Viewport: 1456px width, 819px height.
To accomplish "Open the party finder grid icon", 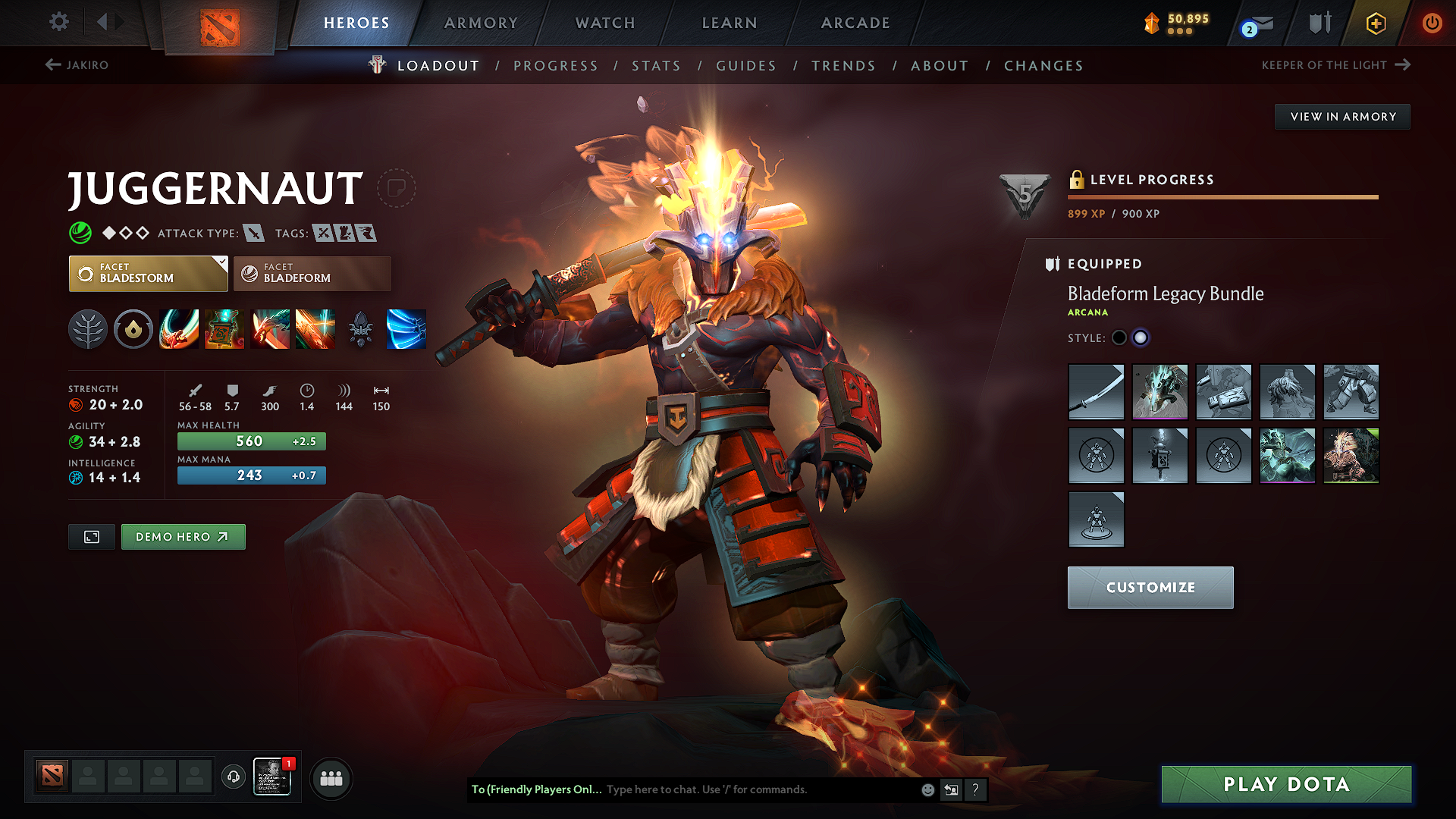I will point(331,777).
